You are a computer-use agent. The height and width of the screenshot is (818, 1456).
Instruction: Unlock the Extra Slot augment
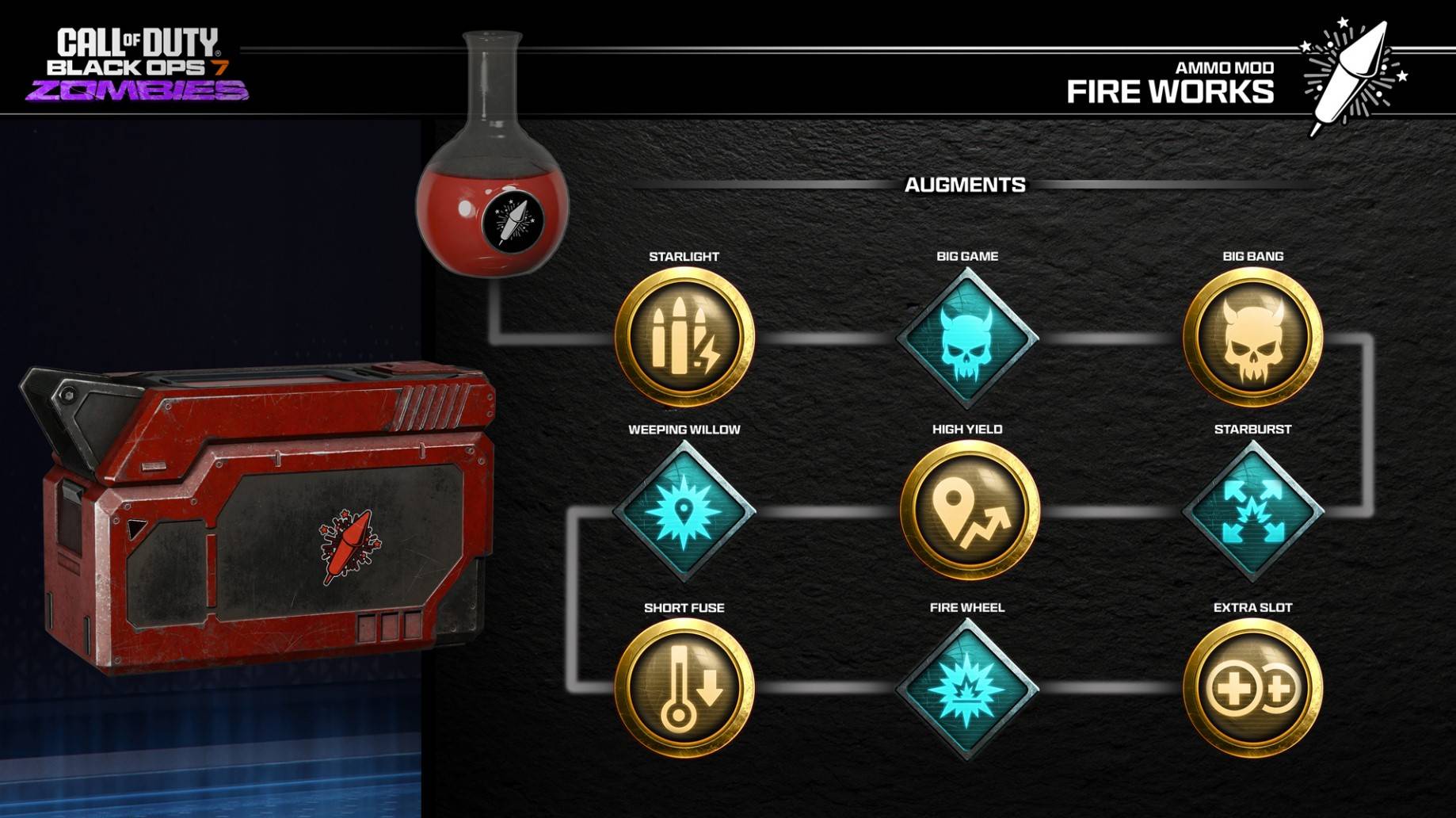(x=1252, y=688)
